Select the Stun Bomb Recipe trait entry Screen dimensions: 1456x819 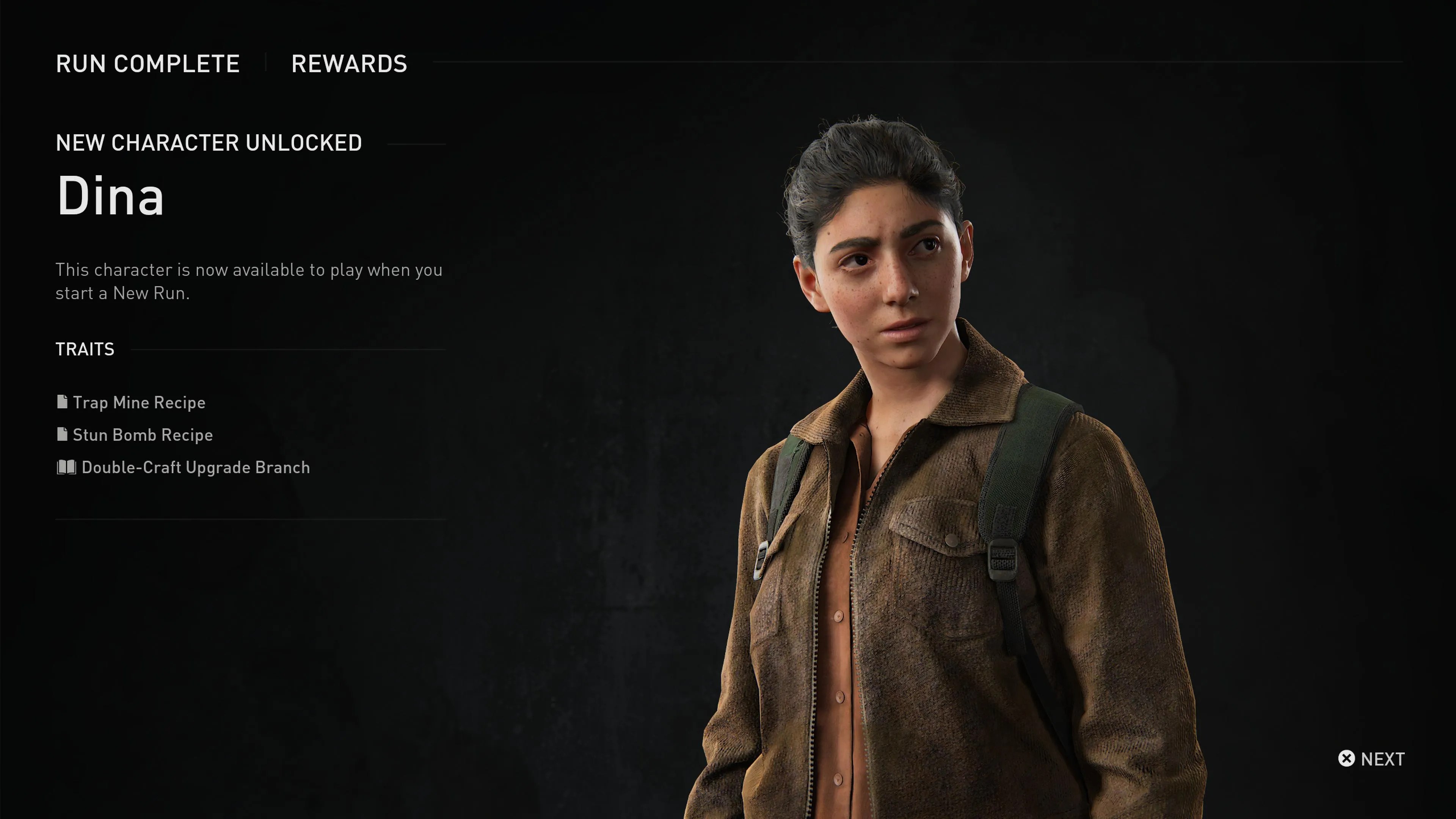[143, 435]
